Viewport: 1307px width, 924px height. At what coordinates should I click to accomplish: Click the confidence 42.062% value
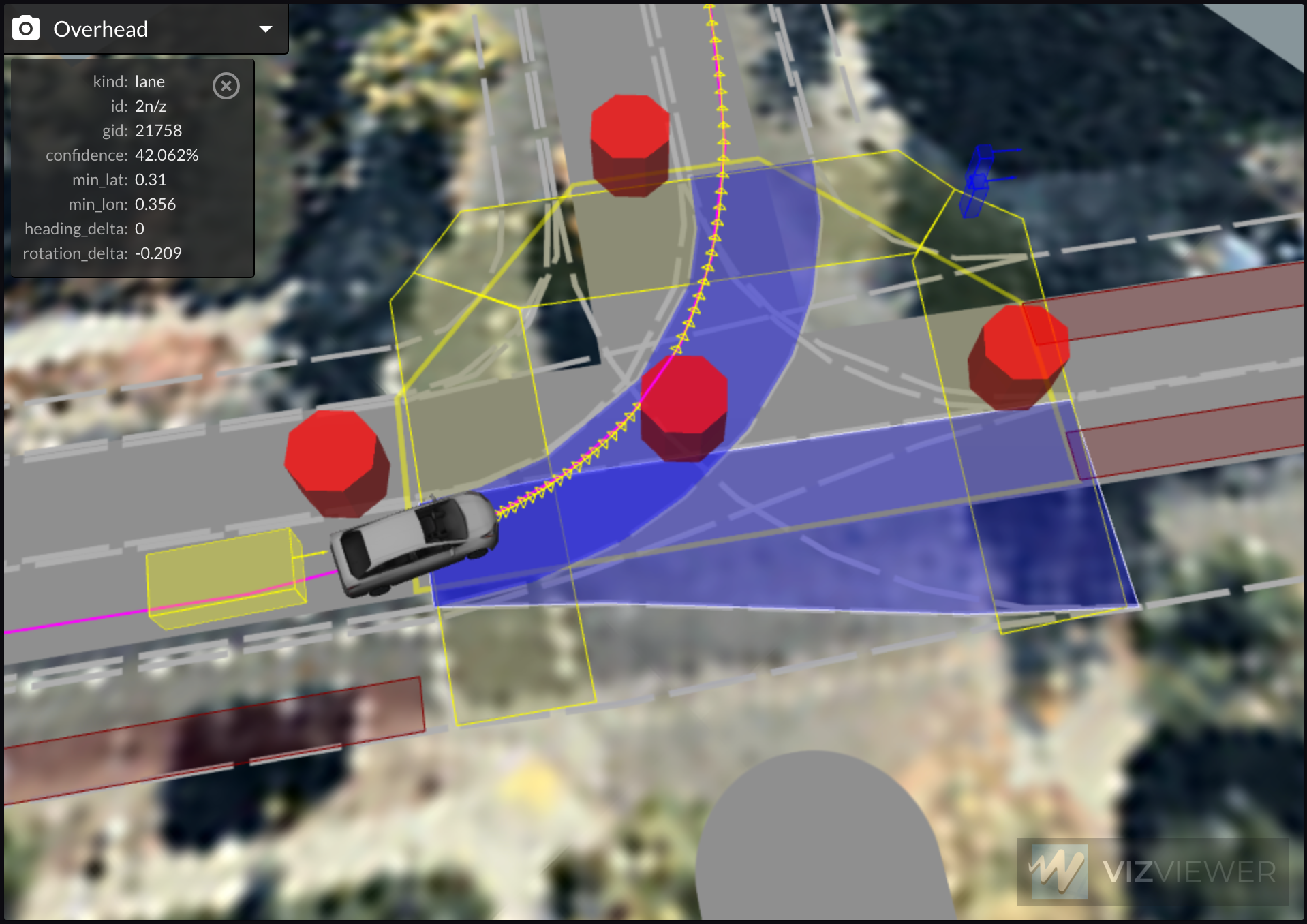167,155
